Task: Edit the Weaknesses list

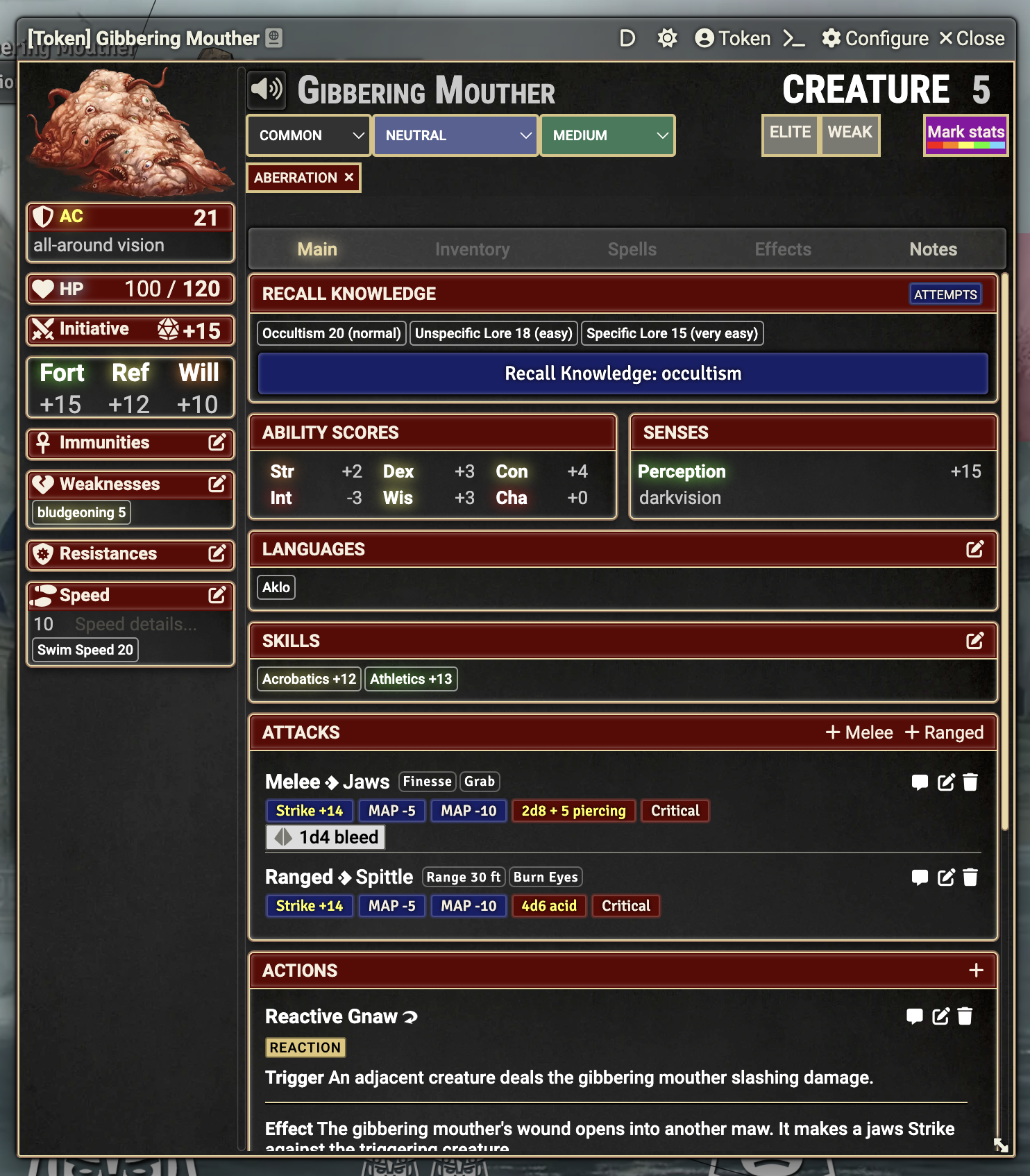Action: click(x=218, y=485)
